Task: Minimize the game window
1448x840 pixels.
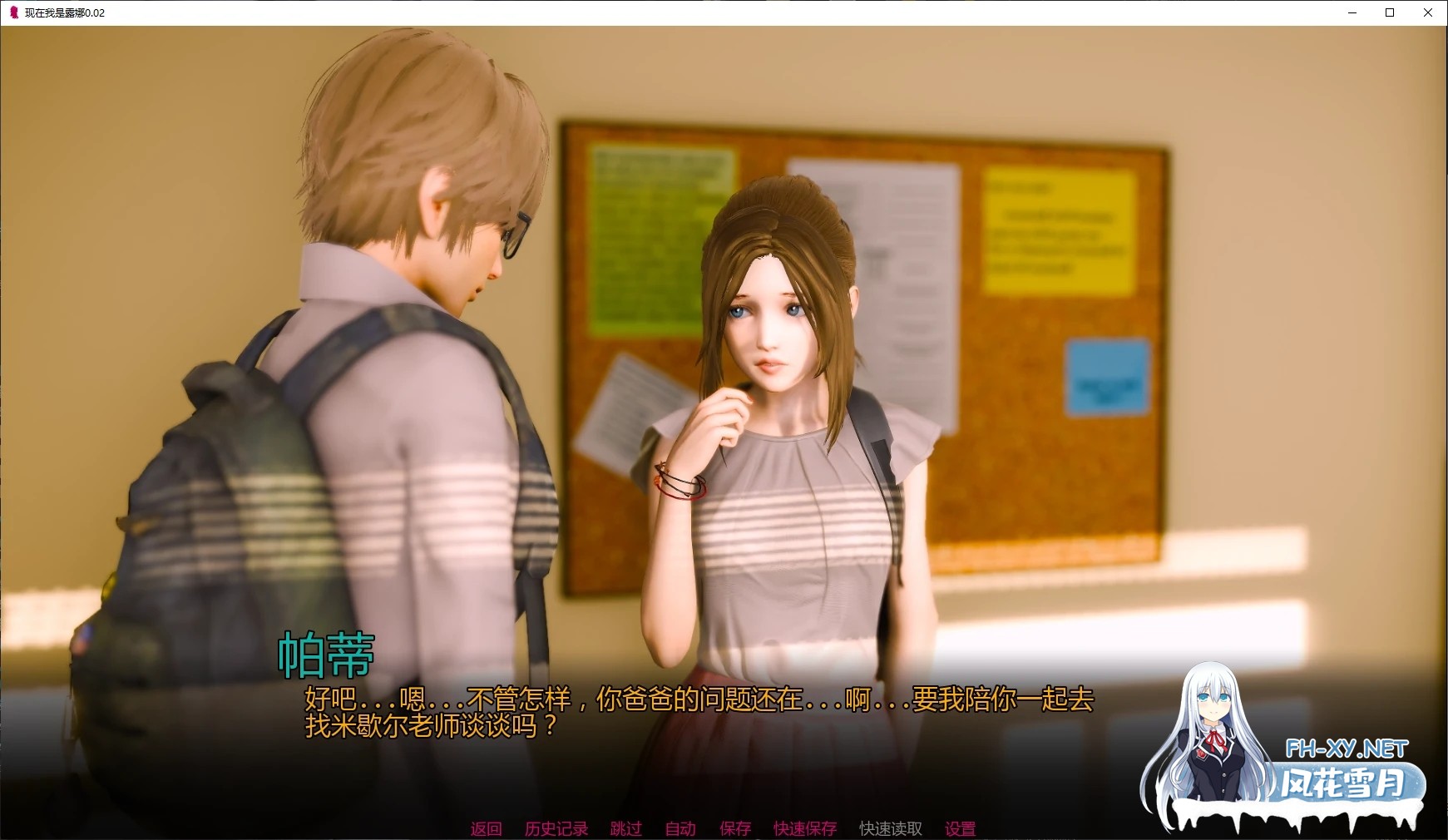Action: (1352, 12)
